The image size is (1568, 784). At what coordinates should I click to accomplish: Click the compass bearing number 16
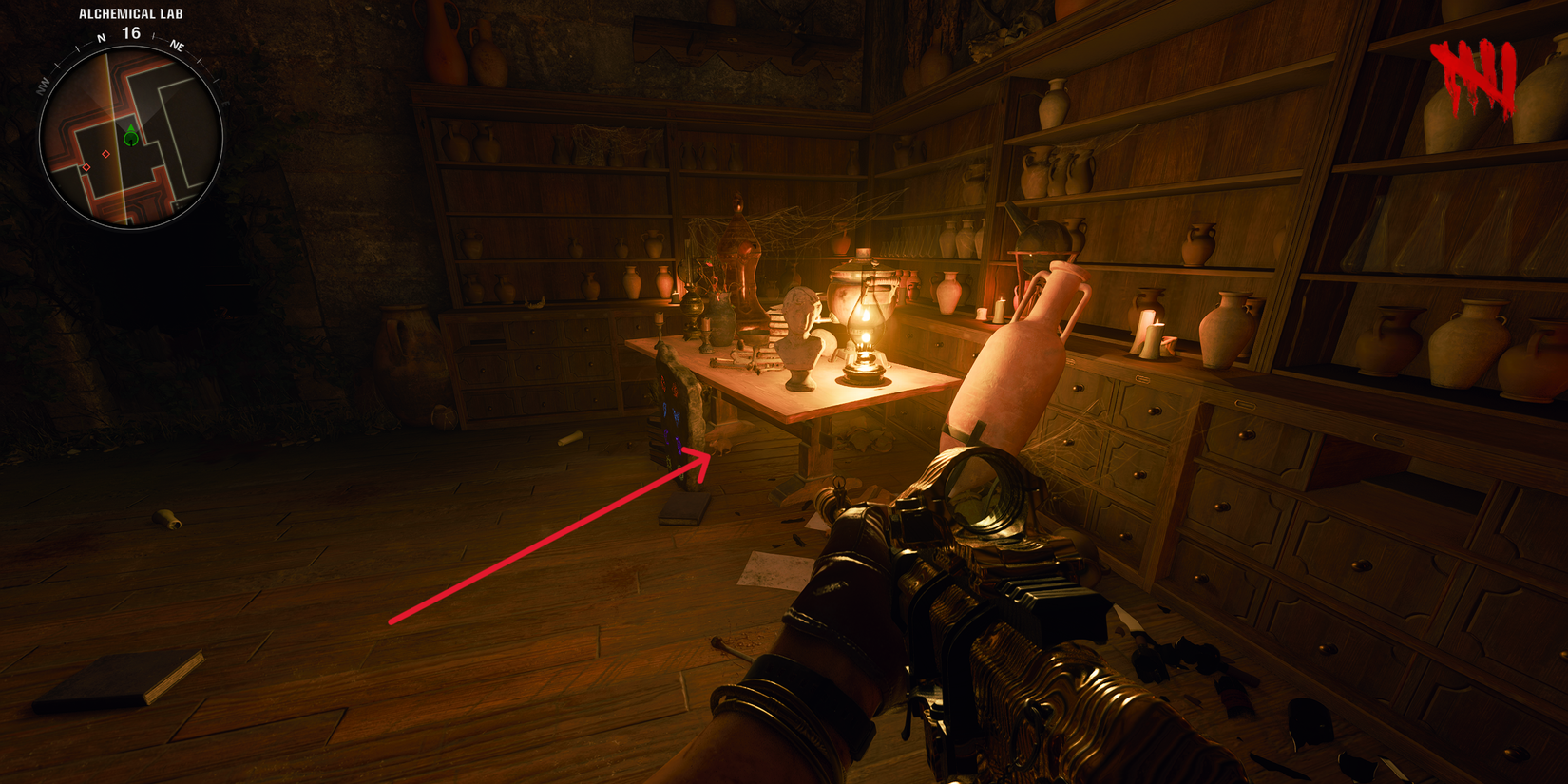[x=130, y=30]
